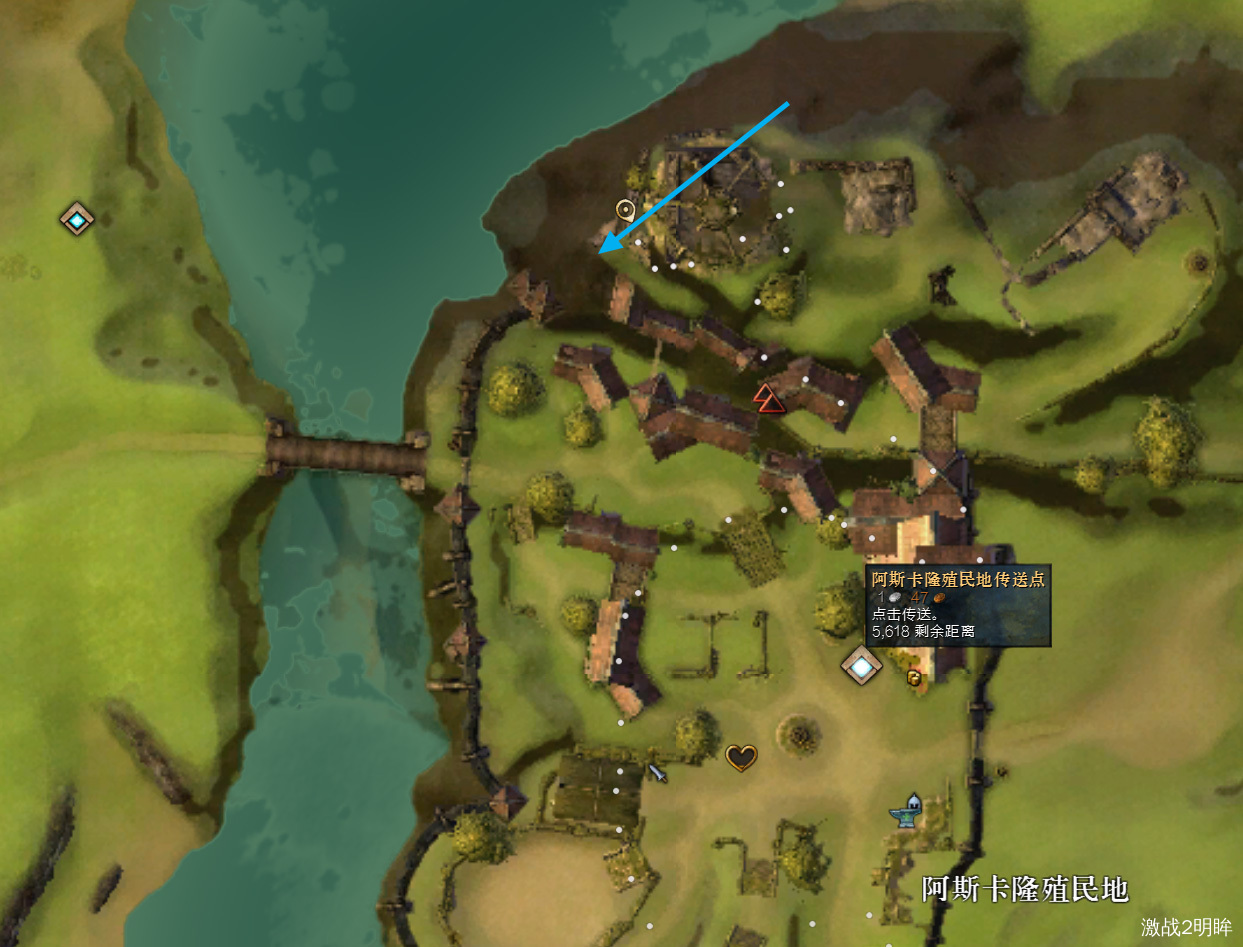Select the red double-triangle event marker
1243x947 pixels.
(x=767, y=397)
